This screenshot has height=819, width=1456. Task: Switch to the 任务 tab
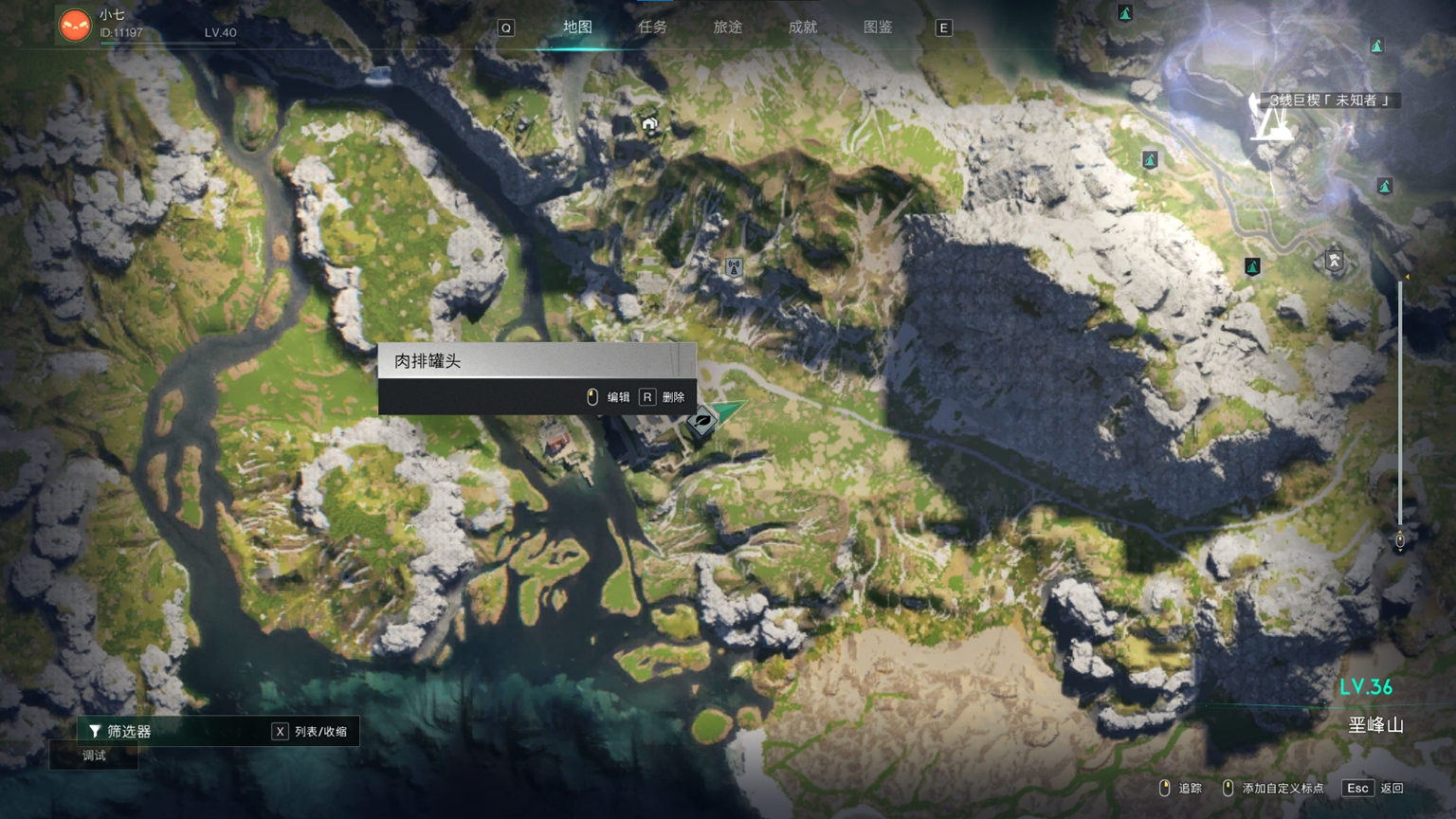652,27
